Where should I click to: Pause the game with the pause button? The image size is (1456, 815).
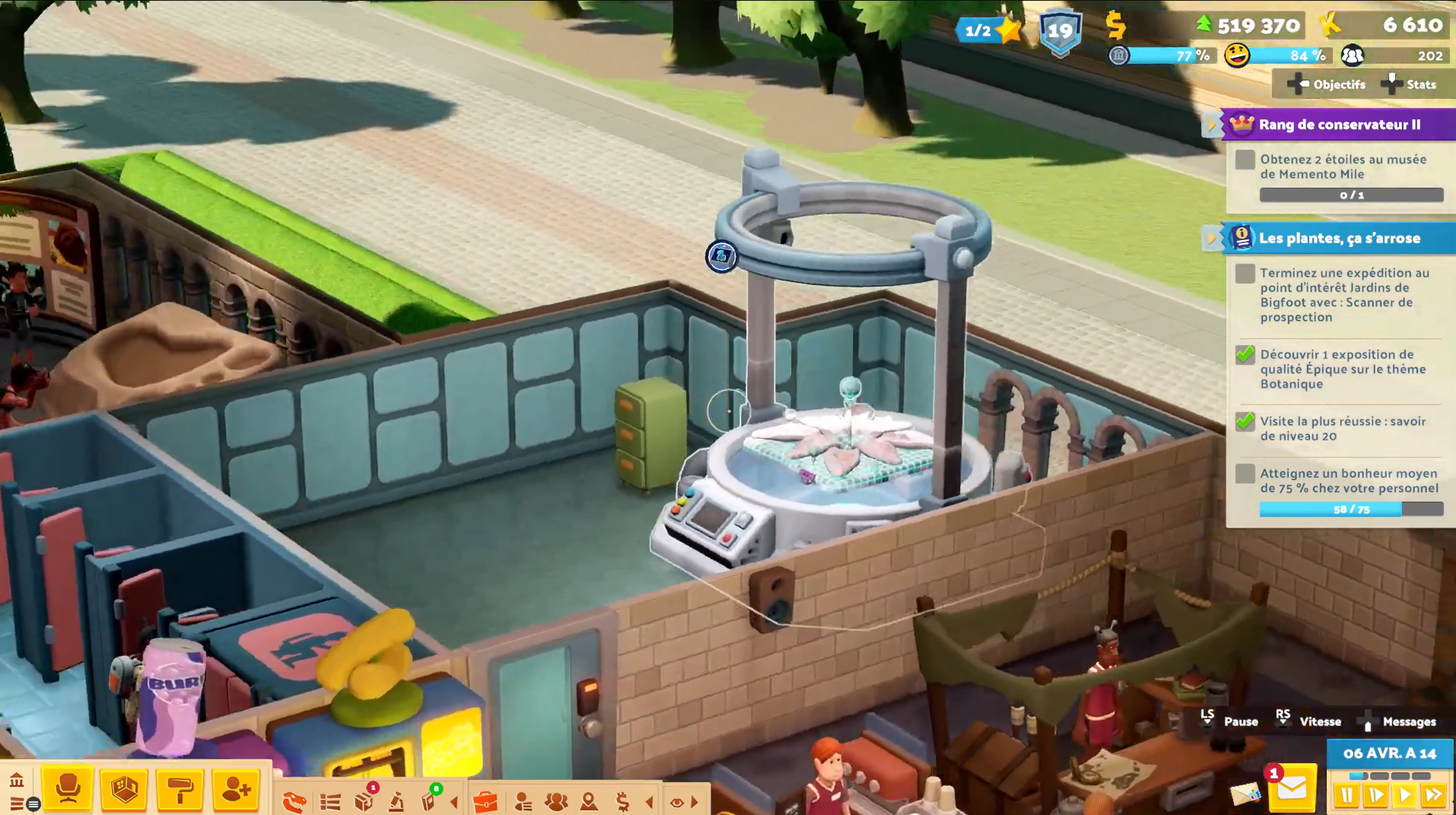[1346, 795]
